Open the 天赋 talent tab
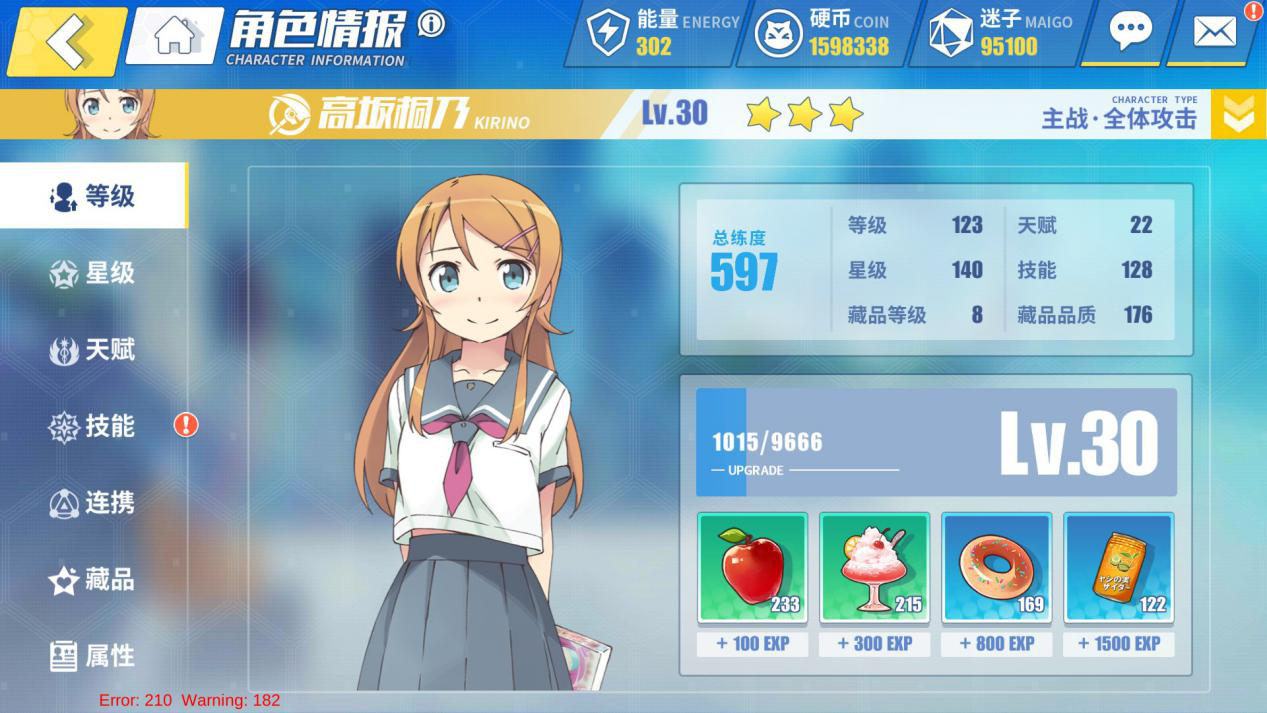Viewport: 1267px width, 713px height. pyautogui.click(x=93, y=350)
